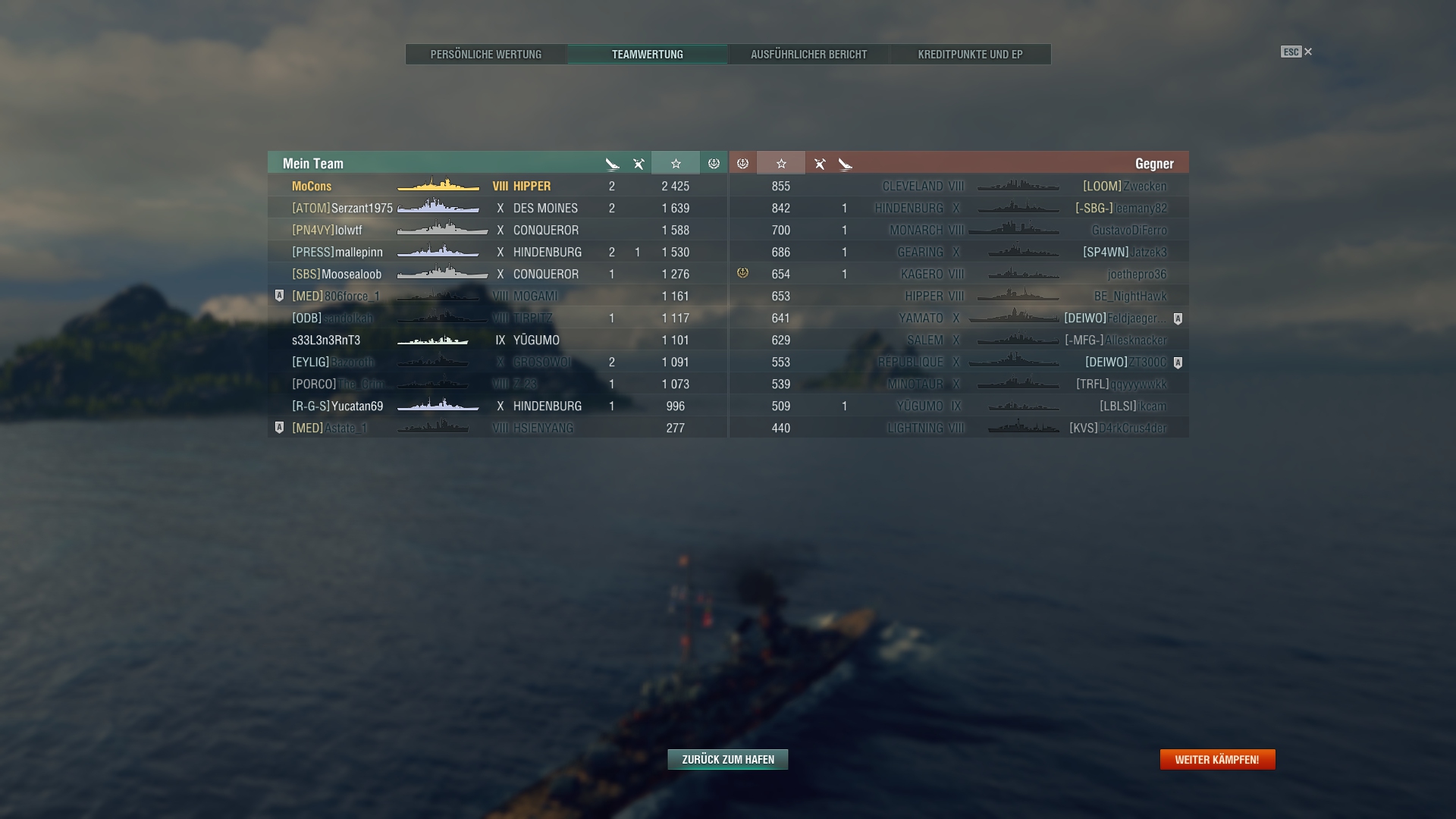Close the results screen with the X icon
The width and height of the screenshot is (1456, 819).
(x=1307, y=52)
